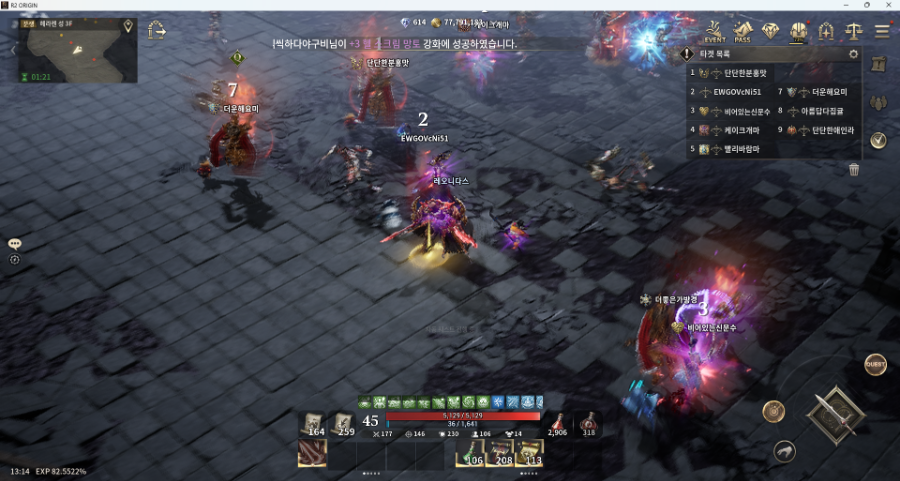
Task: Open the party members icon
Action: point(878,103)
